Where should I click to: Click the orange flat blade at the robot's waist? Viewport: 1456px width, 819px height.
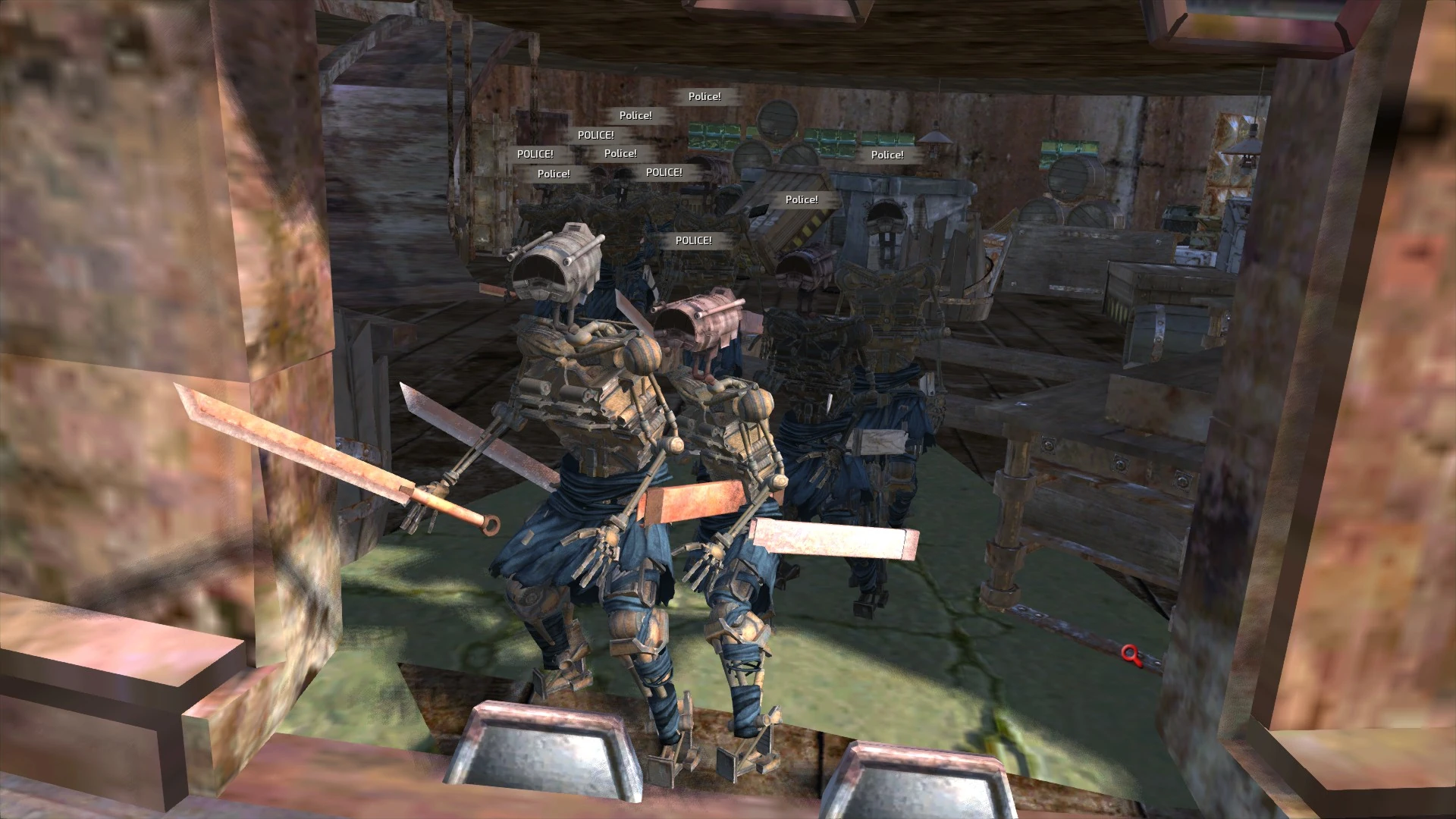pyautogui.click(x=690, y=502)
